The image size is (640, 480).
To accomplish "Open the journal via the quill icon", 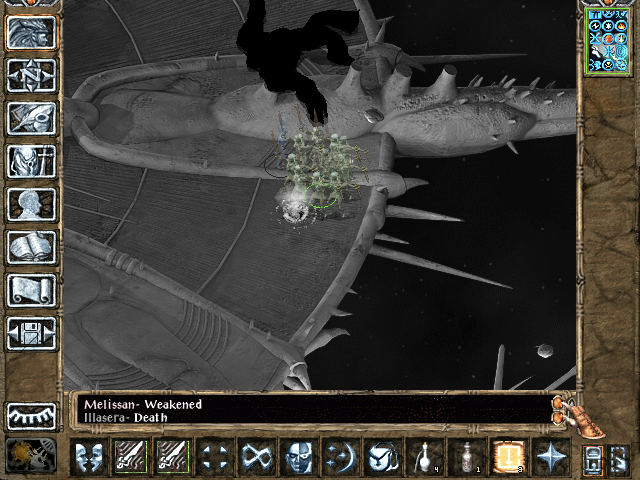I will 31,117.
